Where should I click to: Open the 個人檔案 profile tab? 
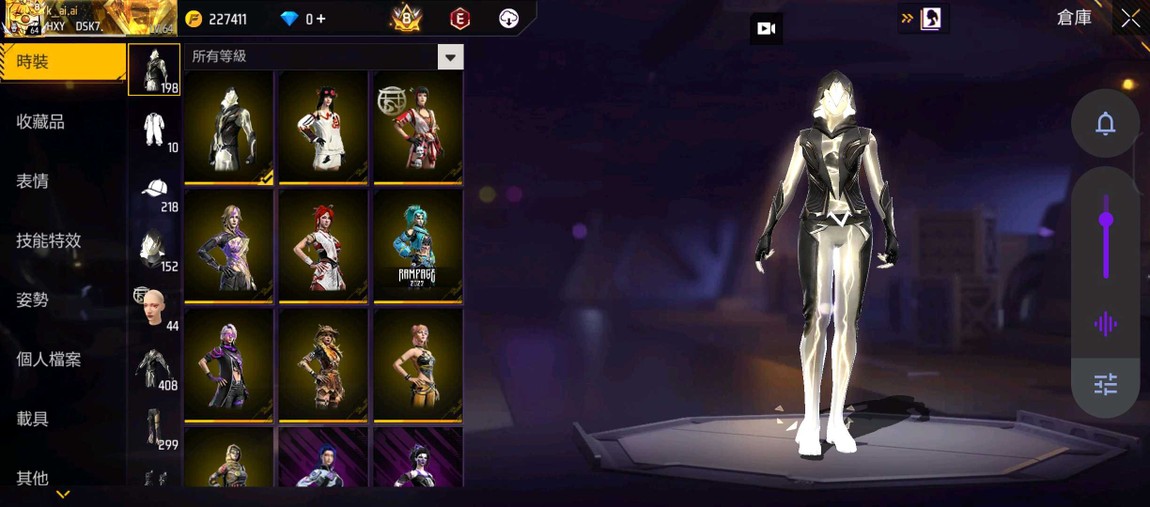[x=48, y=359]
